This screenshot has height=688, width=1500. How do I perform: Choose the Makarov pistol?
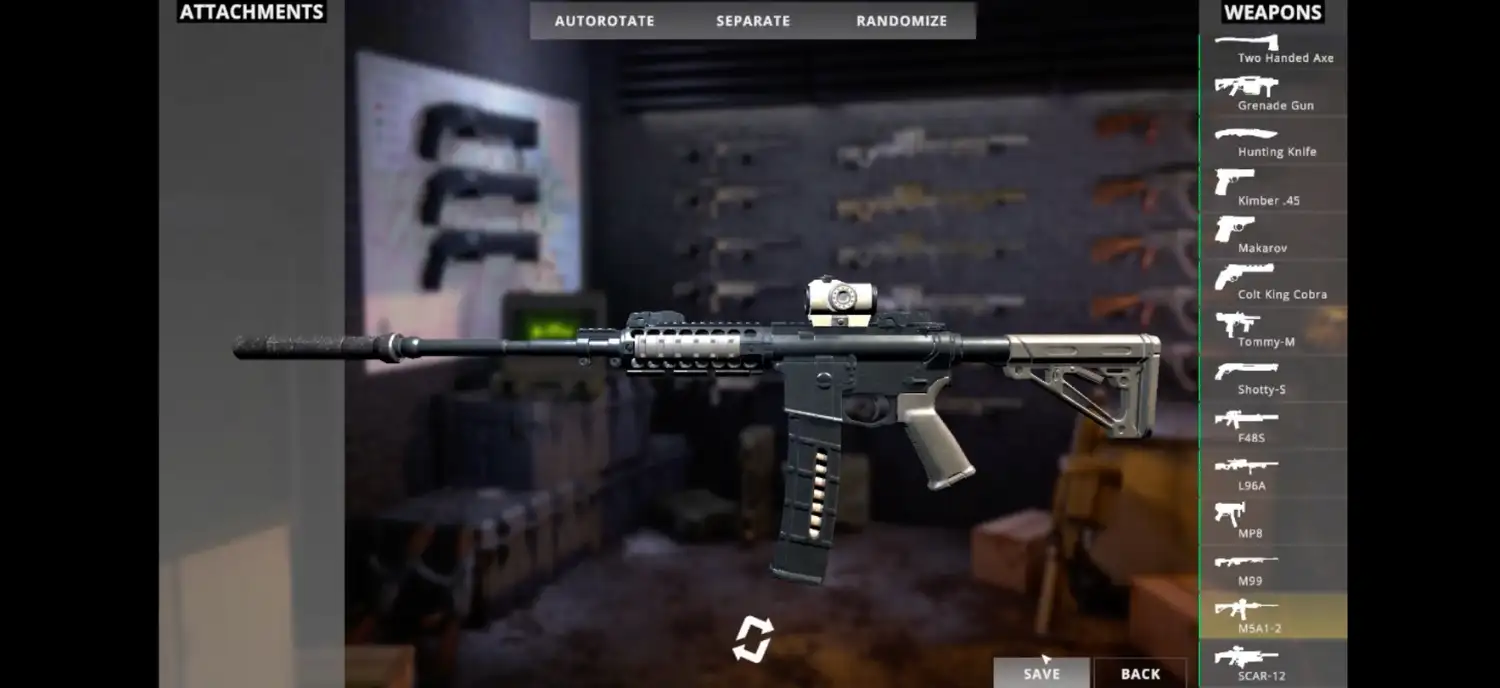[x=1273, y=236]
